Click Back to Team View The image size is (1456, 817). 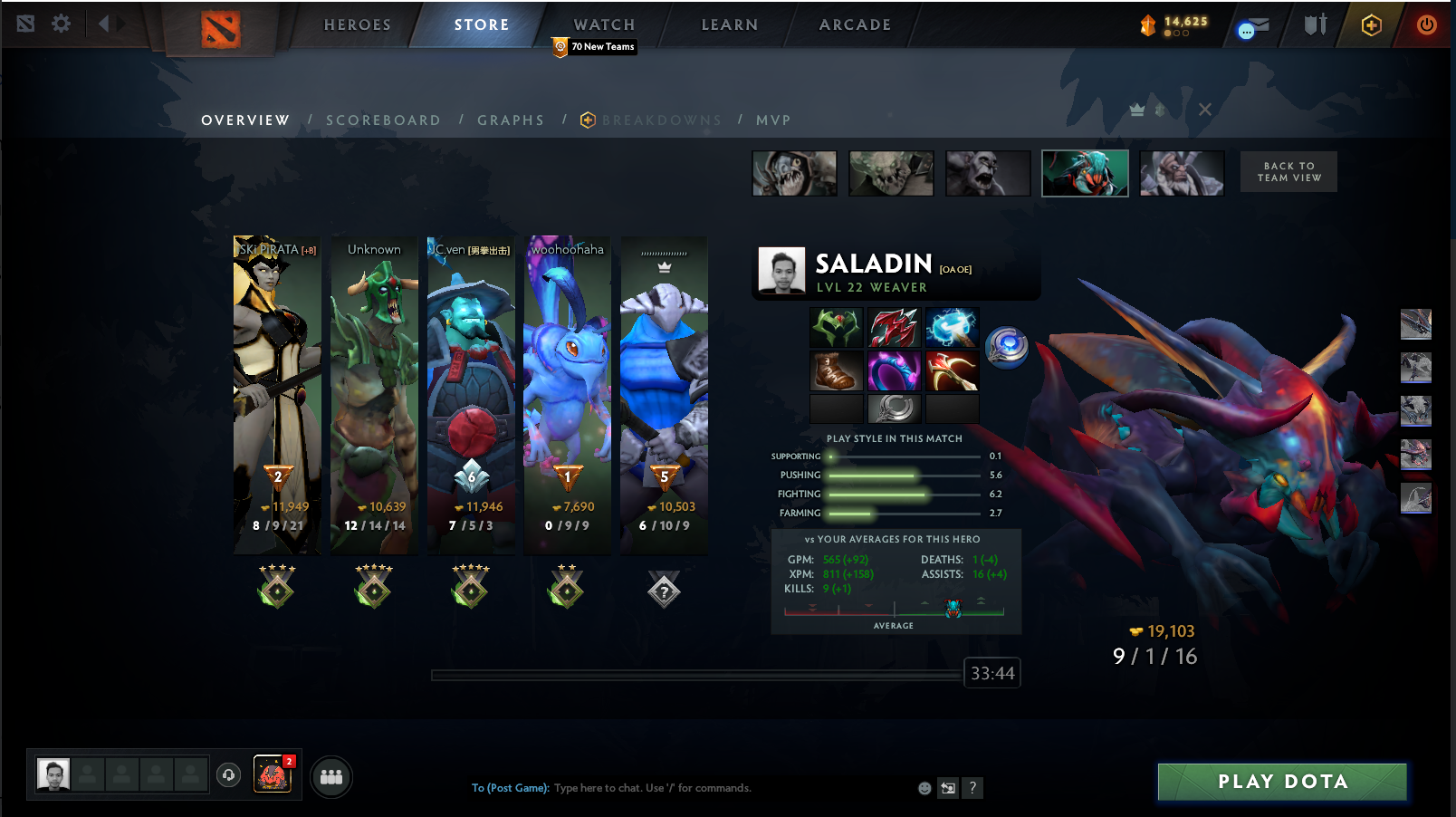[x=1288, y=172]
